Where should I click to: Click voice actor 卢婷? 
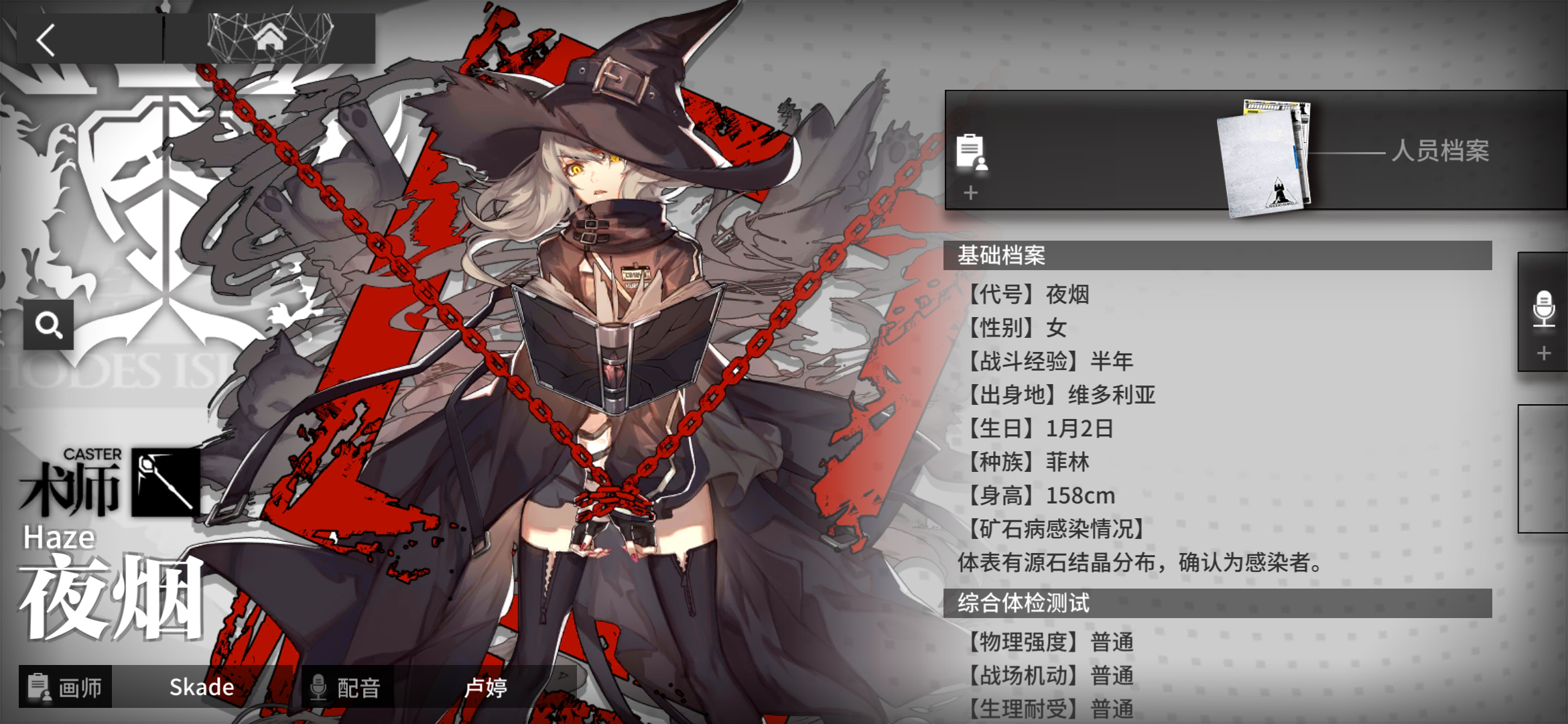point(487,686)
